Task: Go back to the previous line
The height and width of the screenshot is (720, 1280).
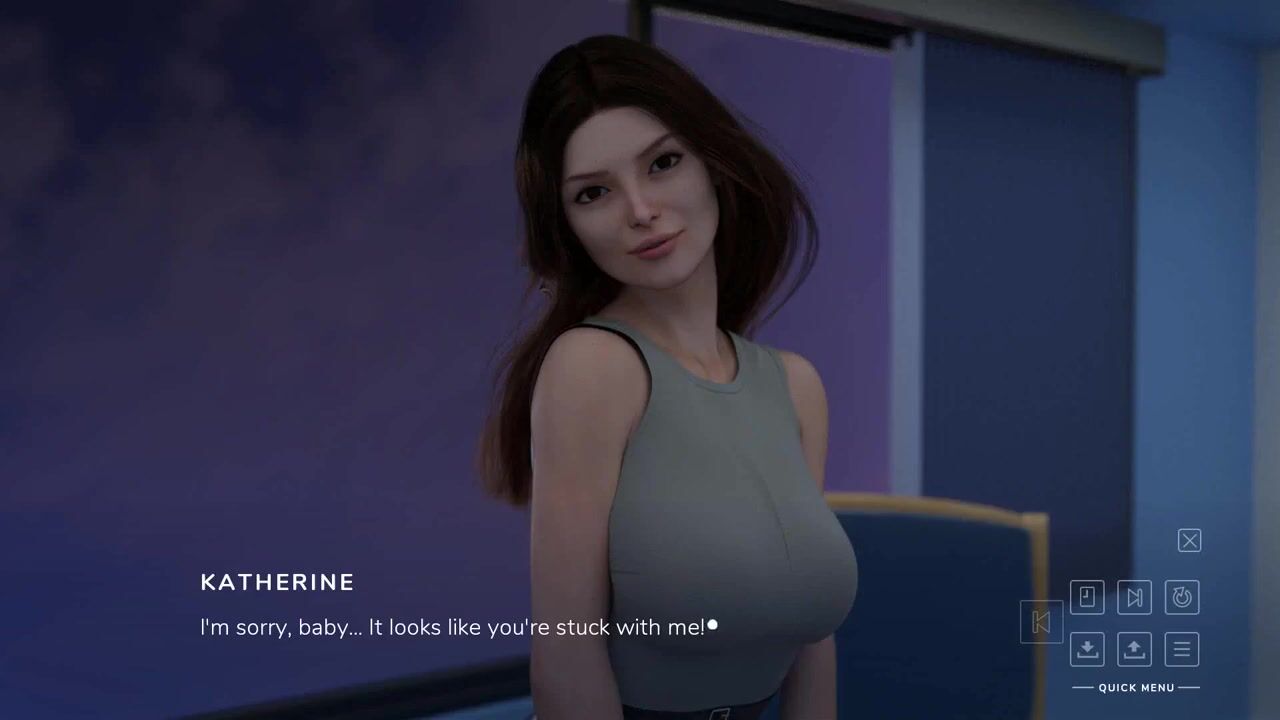Action: [1041, 622]
